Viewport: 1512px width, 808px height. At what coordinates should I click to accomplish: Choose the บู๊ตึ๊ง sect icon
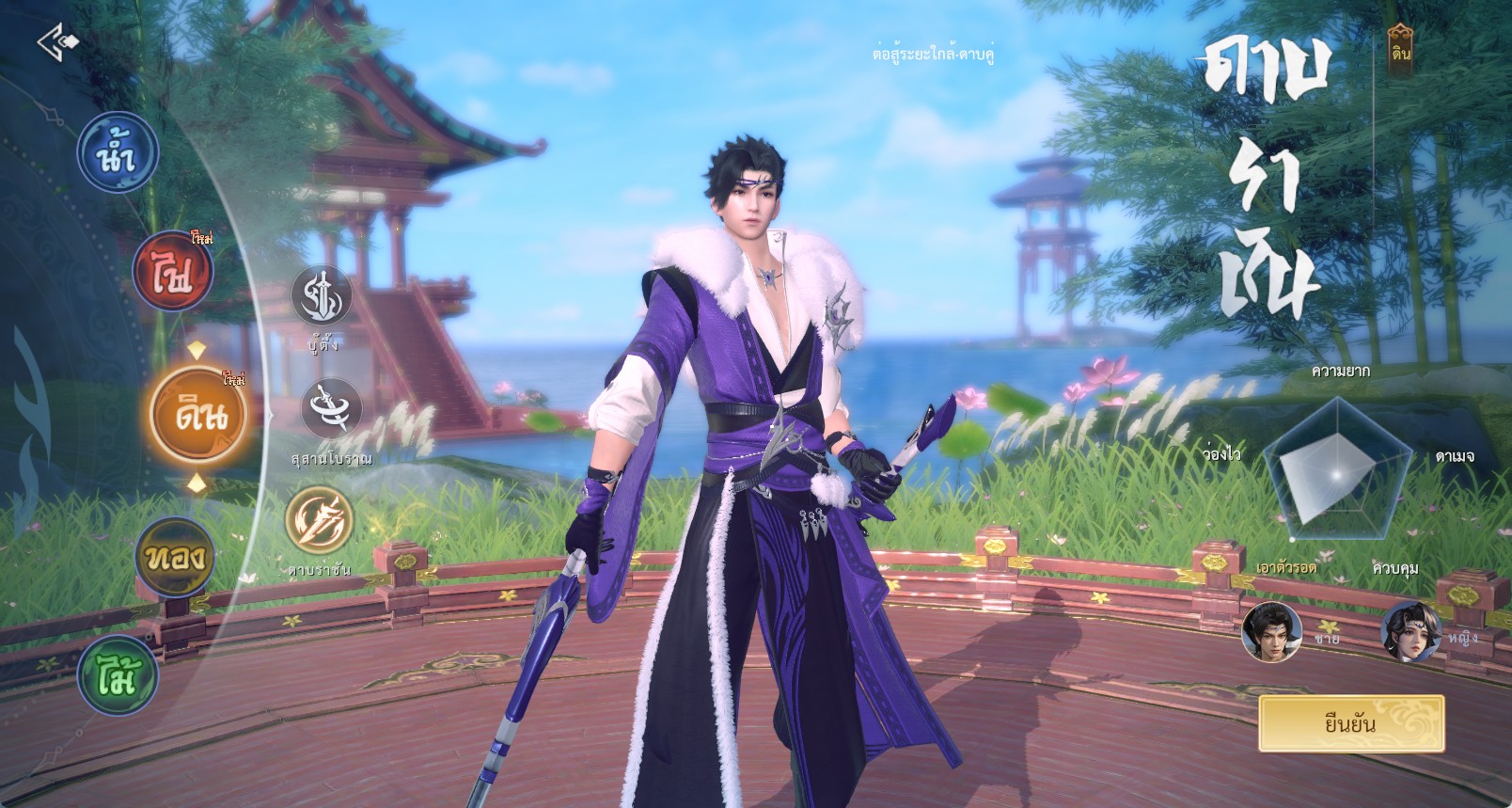pyautogui.click(x=322, y=296)
